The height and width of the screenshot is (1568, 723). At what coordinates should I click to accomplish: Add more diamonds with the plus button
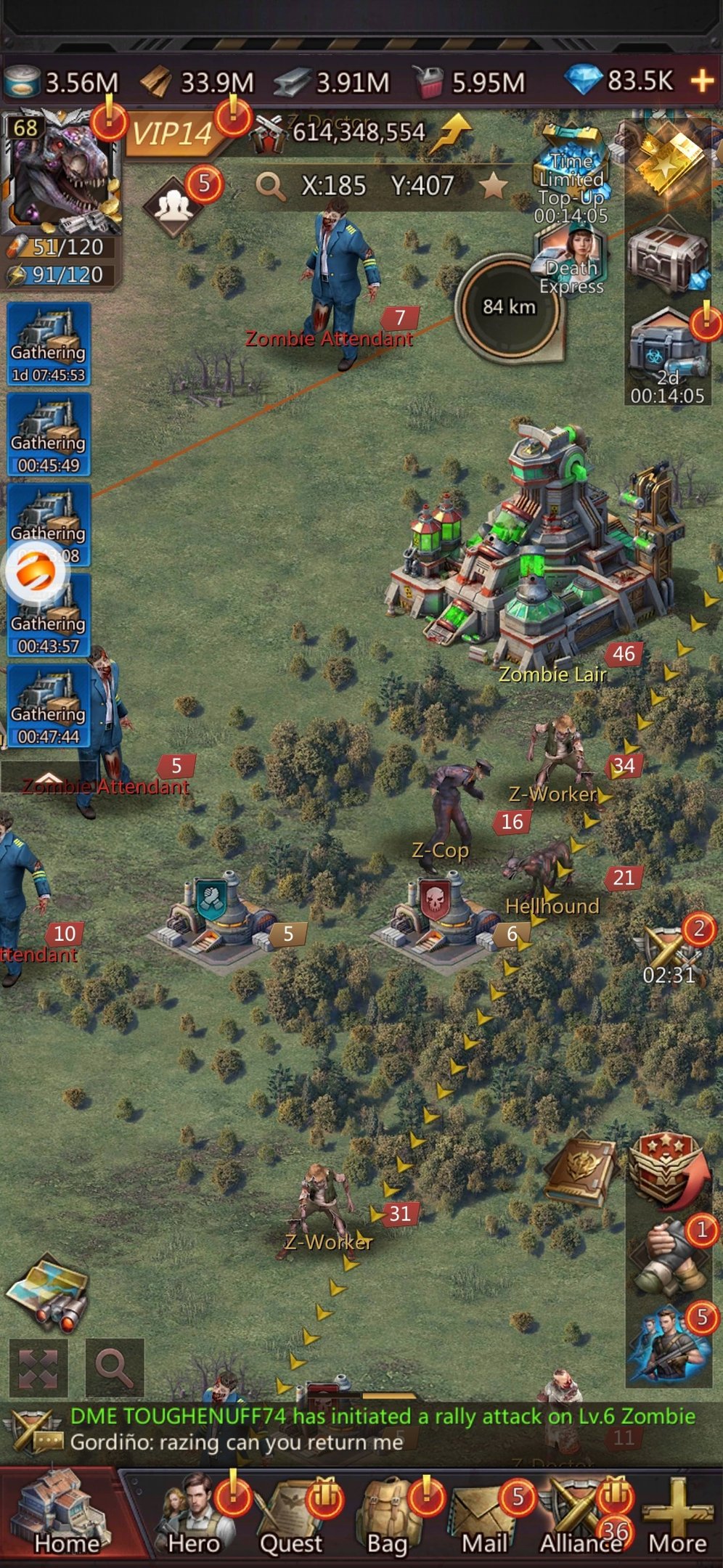pos(702,81)
